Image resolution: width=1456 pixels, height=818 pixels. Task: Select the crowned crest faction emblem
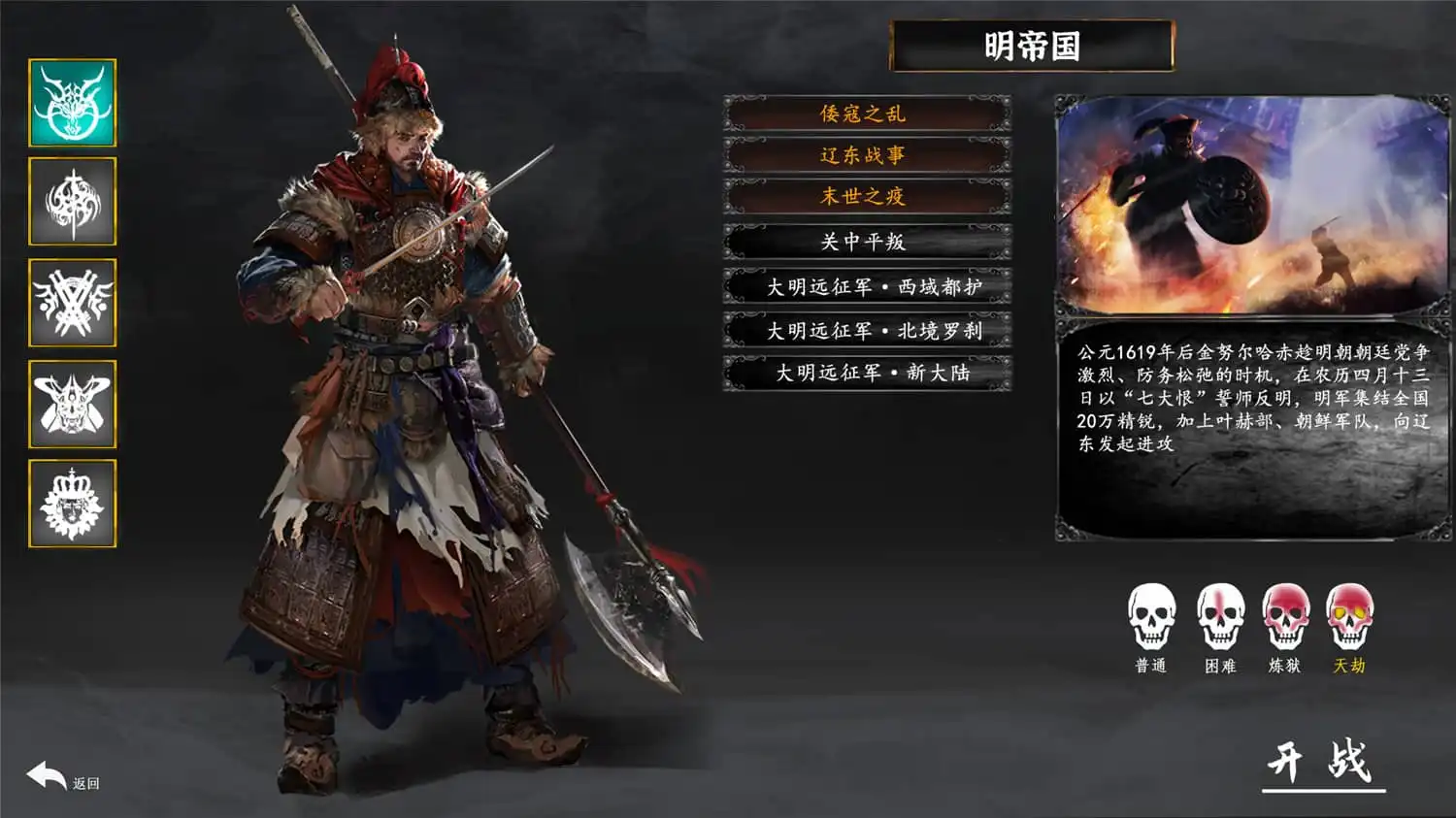coord(73,505)
